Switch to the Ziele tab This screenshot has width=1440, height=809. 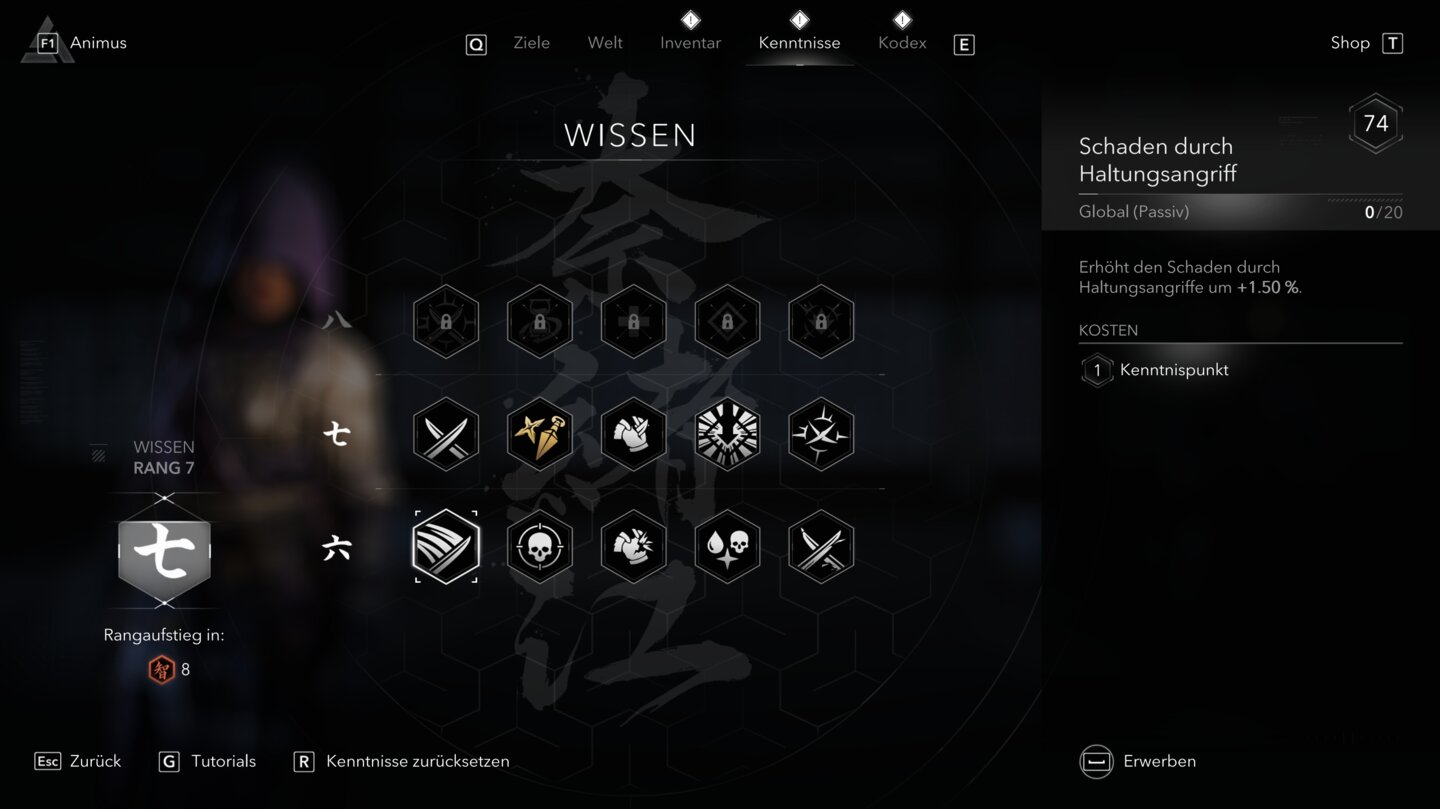pyautogui.click(x=531, y=43)
